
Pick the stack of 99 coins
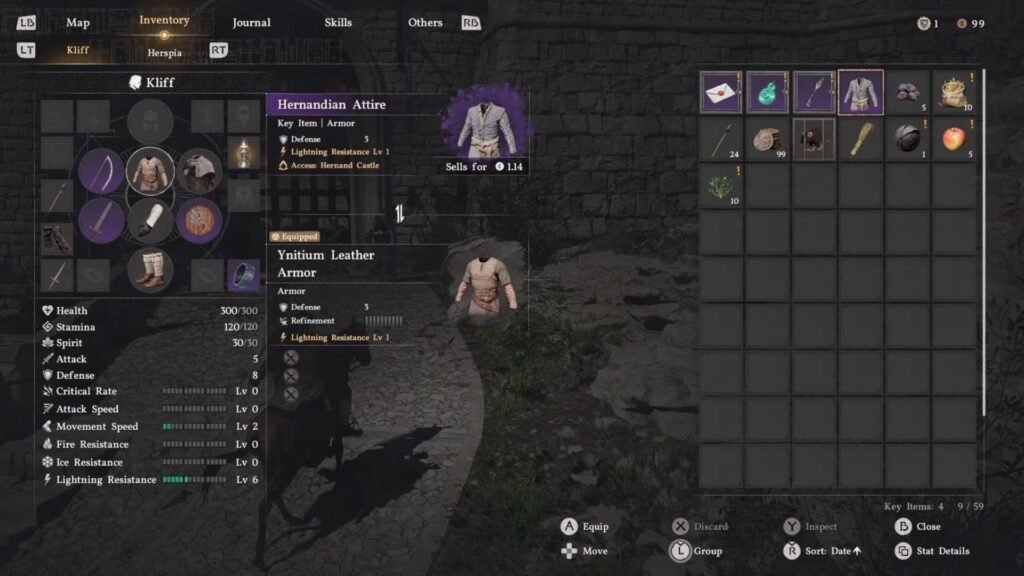(x=767, y=139)
